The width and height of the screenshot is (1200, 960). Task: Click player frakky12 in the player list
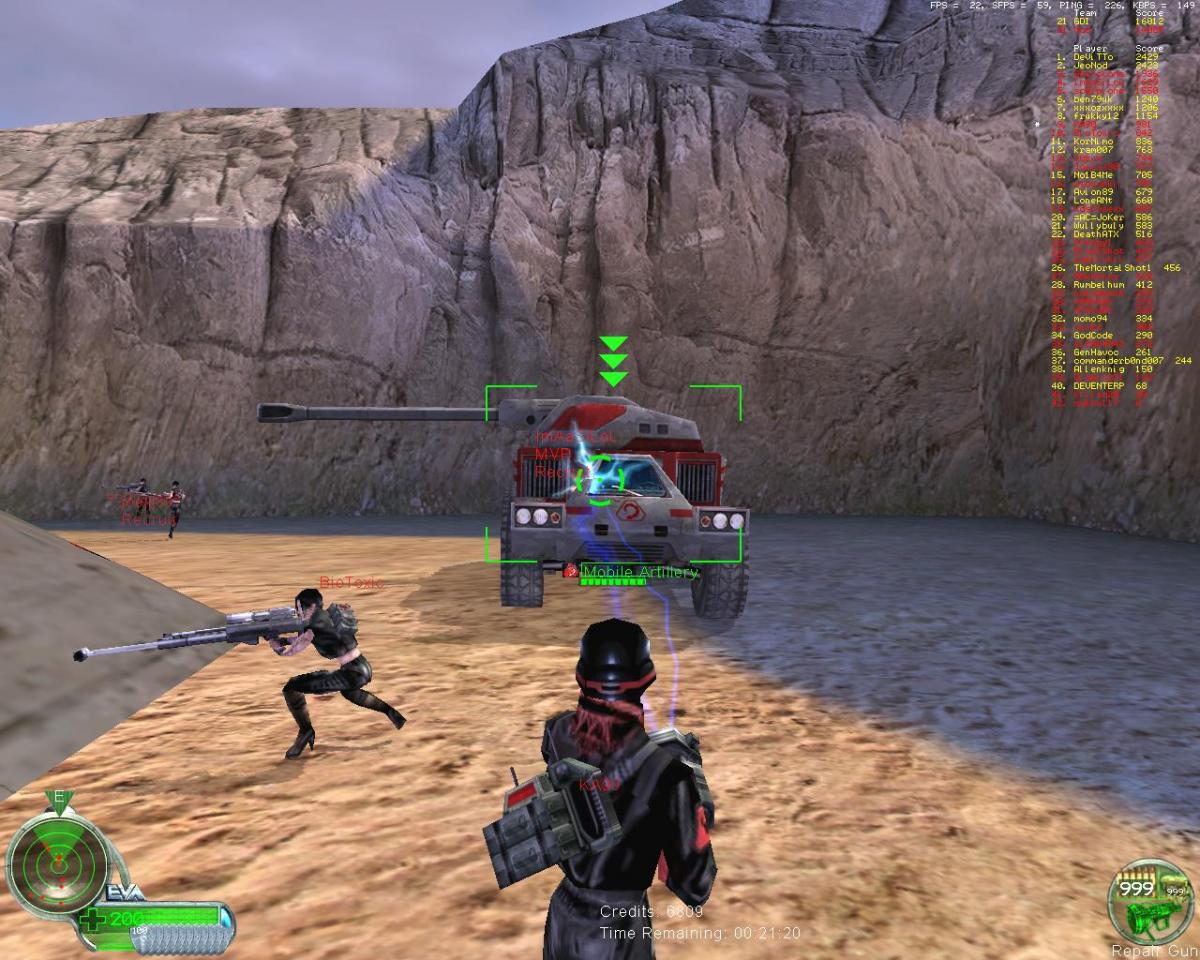1093,117
